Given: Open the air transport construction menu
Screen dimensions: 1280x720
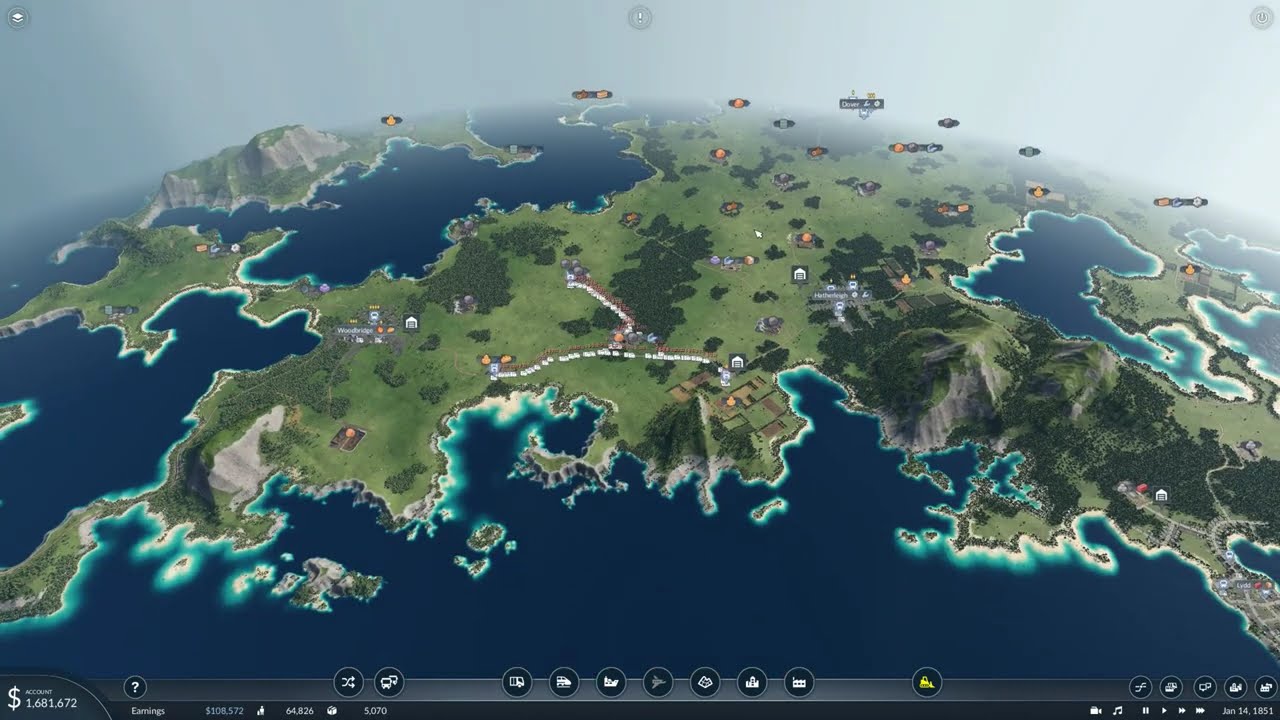Looking at the screenshot, I should tap(657, 683).
